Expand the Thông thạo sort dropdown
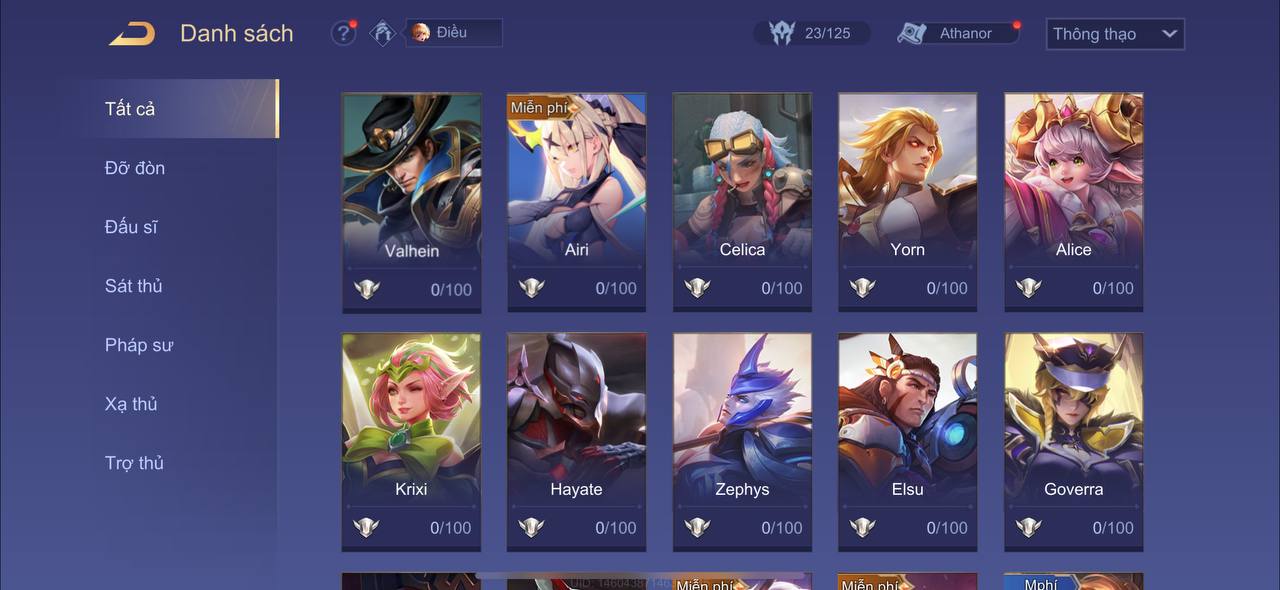Screen dimensions: 1280x590 [1114, 34]
